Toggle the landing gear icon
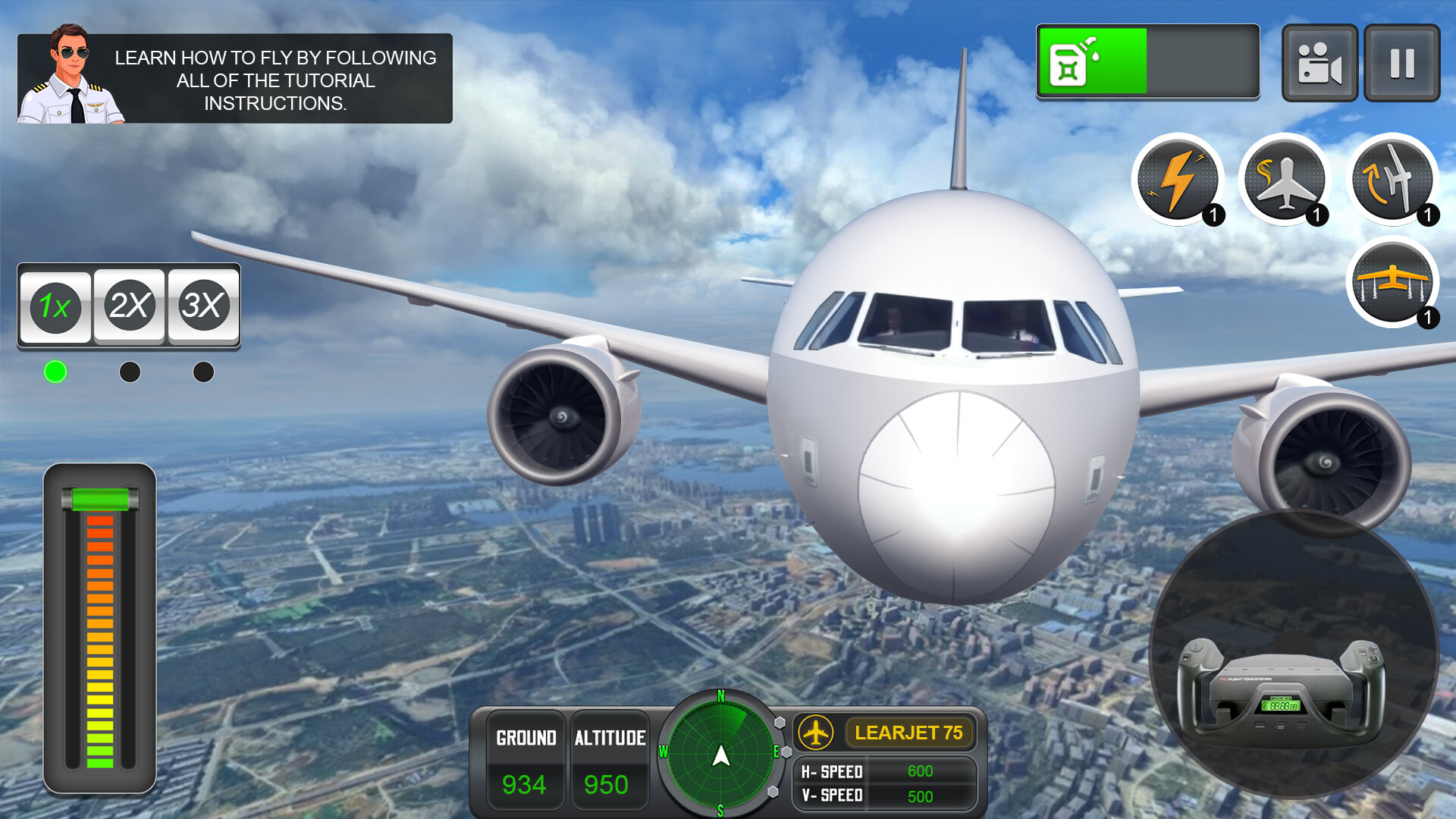The width and height of the screenshot is (1456, 819). tap(1392, 282)
